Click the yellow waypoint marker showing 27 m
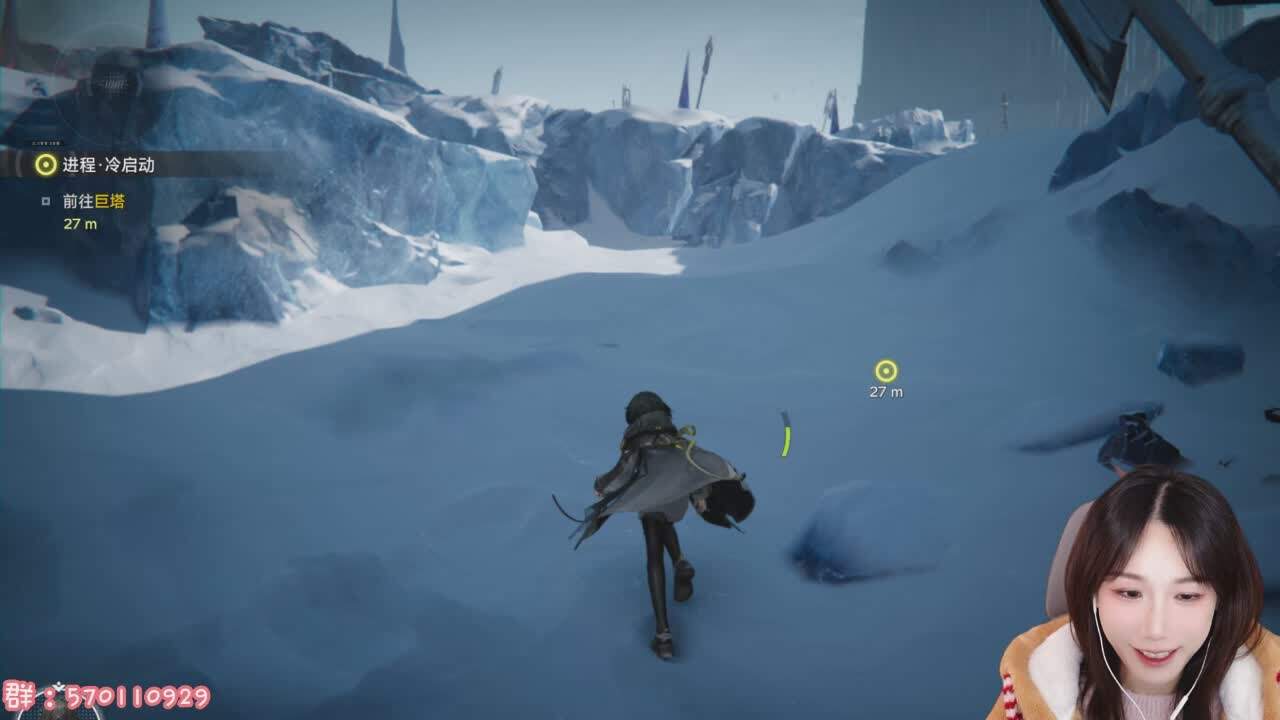 point(885,372)
